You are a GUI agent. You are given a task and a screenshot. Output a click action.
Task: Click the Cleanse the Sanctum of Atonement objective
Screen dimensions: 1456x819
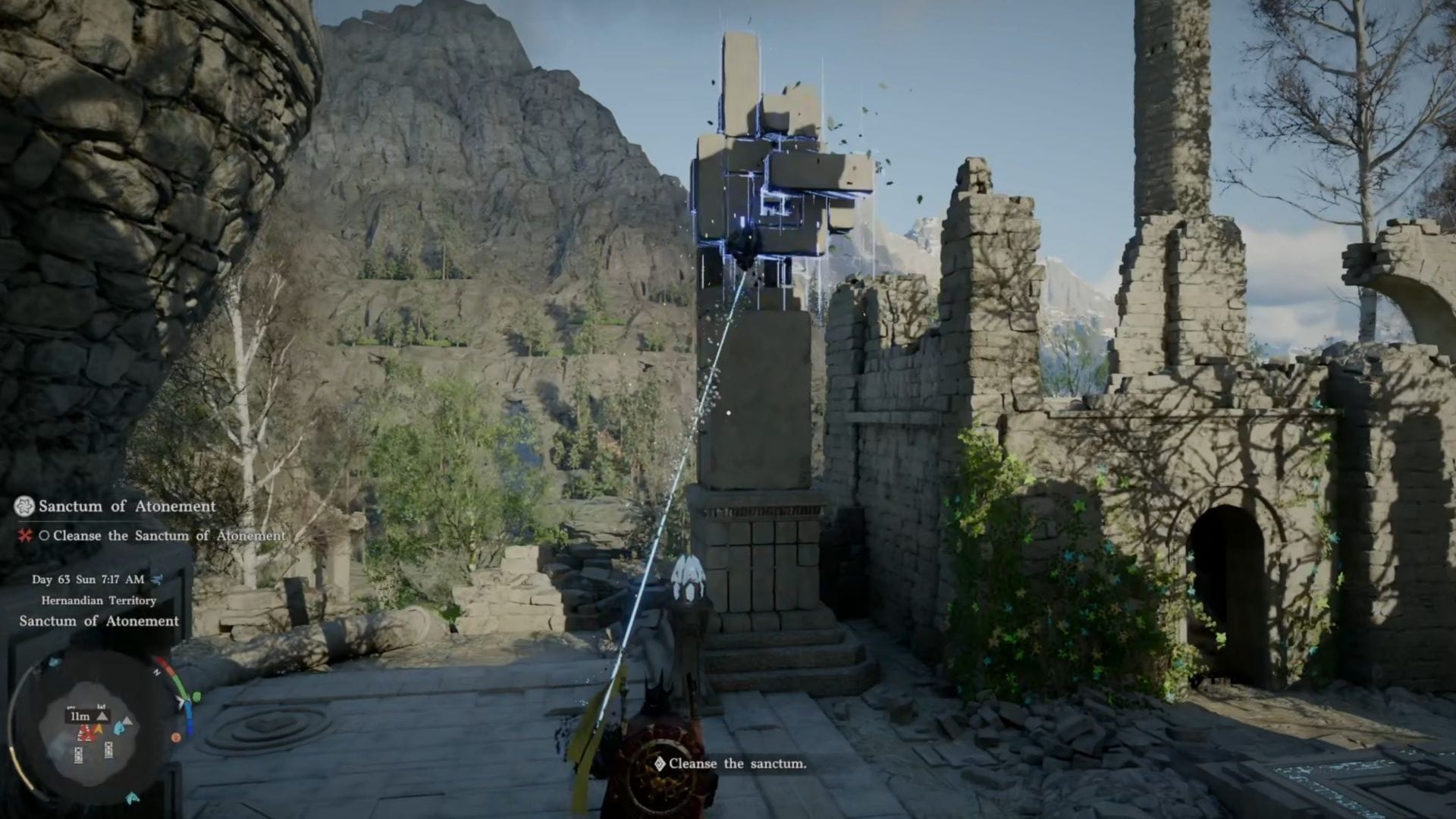click(x=168, y=535)
